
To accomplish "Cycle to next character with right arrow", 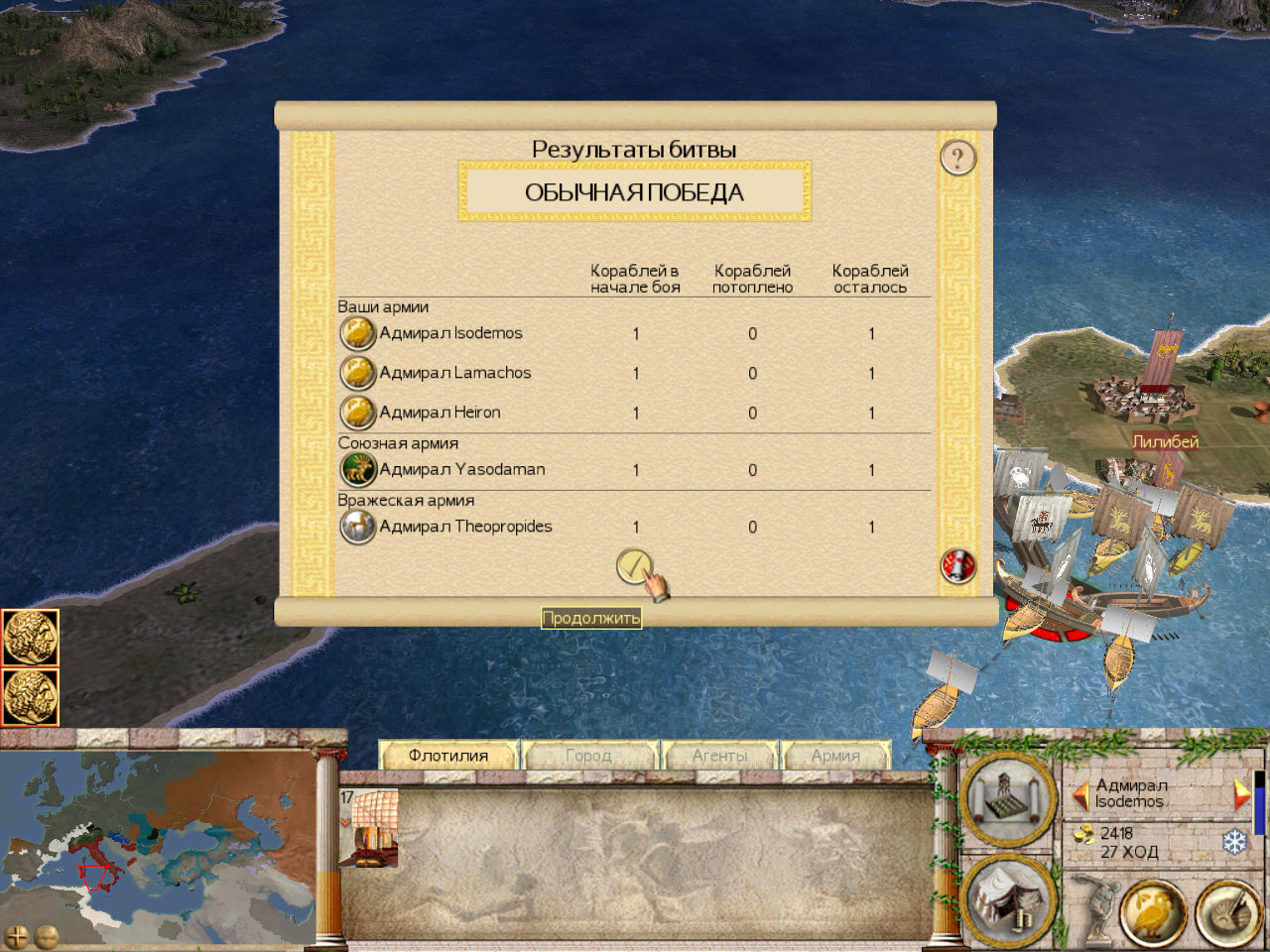I will click(x=1240, y=794).
